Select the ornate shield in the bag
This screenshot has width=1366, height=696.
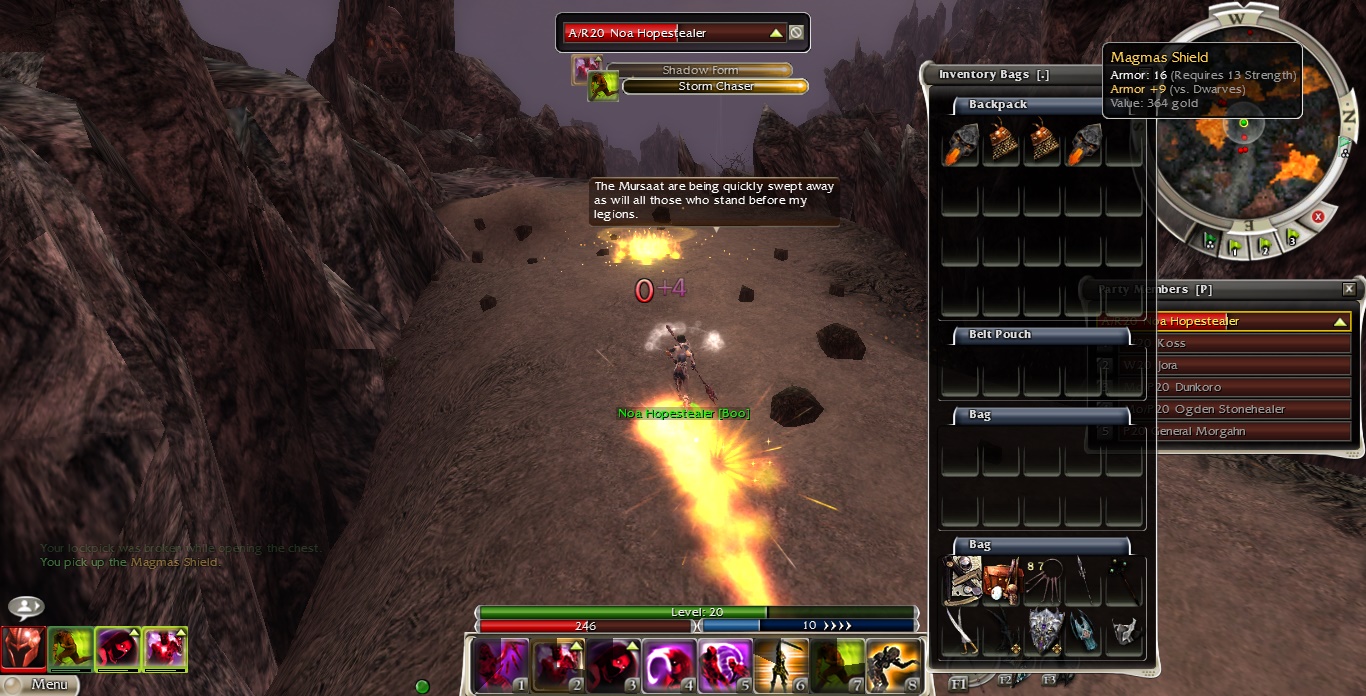click(1044, 631)
